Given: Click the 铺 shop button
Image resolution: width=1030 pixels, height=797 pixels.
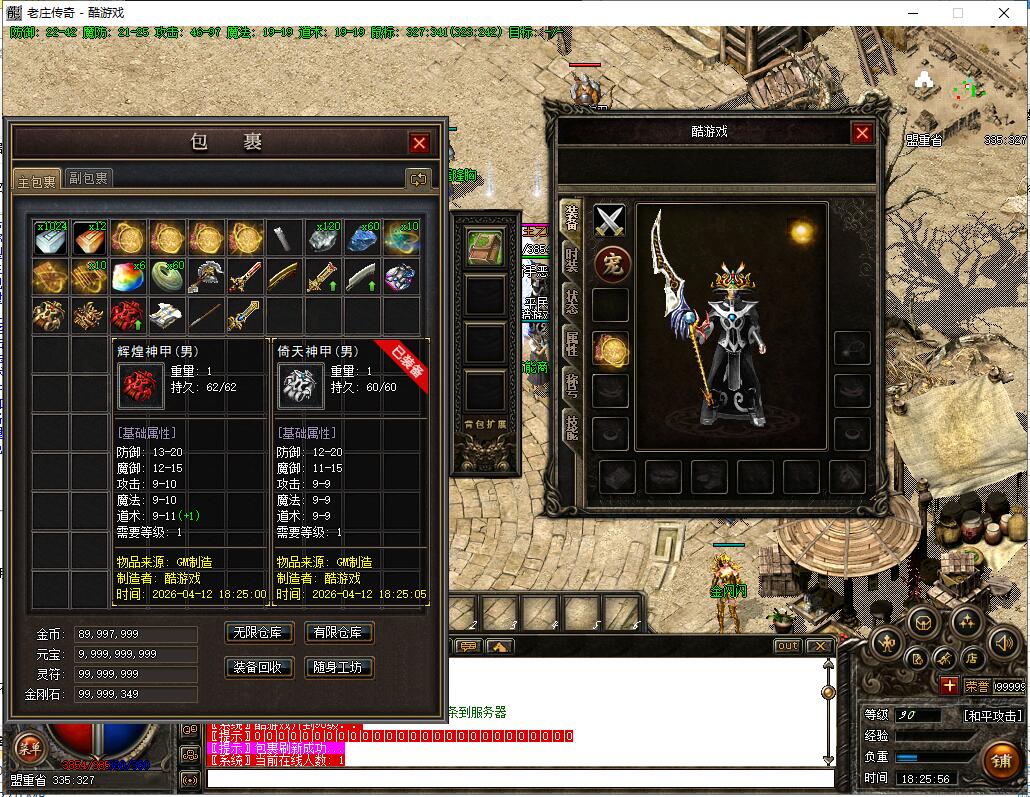Looking at the screenshot, I should [999, 760].
